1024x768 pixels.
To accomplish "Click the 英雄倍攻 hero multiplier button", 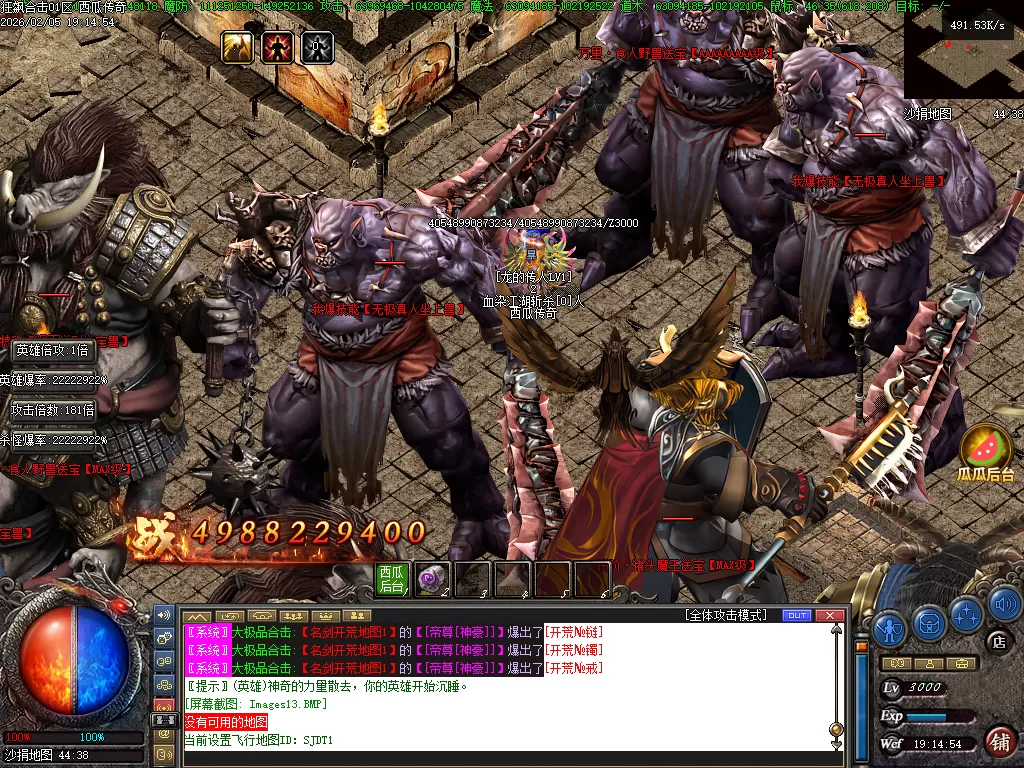I will [53, 350].
